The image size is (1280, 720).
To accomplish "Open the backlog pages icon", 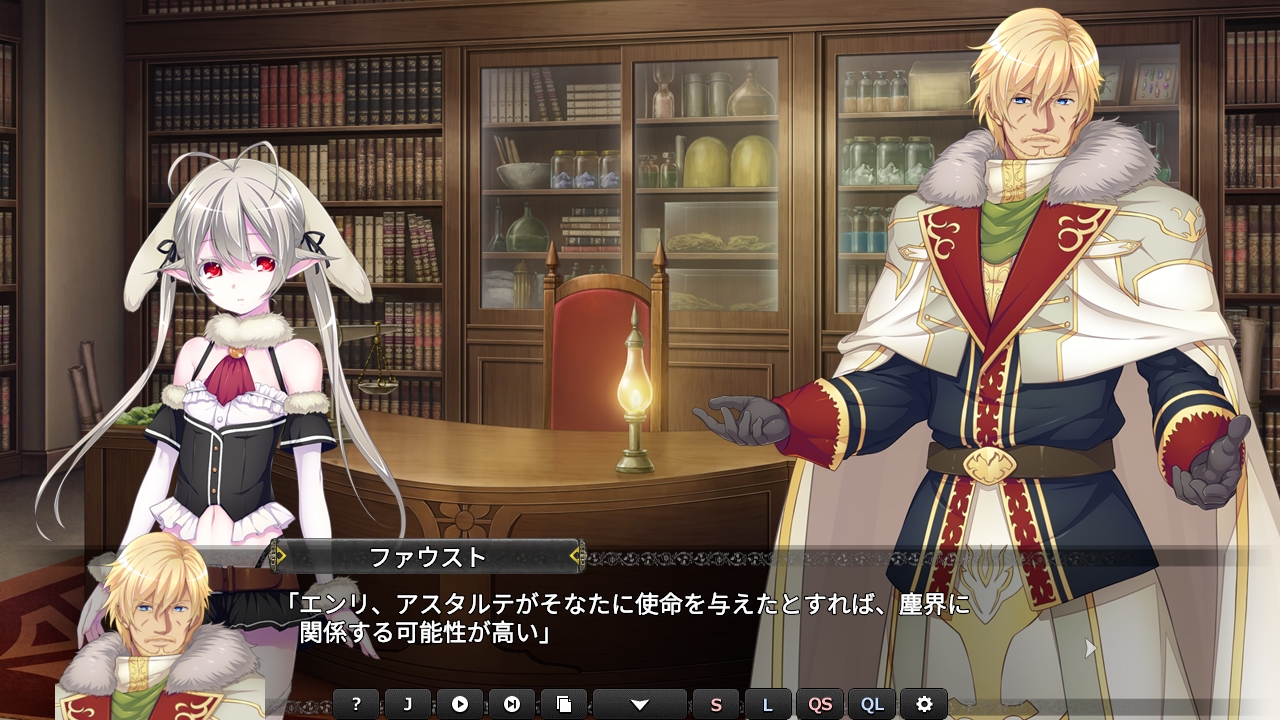I will (x=564, y=704).
